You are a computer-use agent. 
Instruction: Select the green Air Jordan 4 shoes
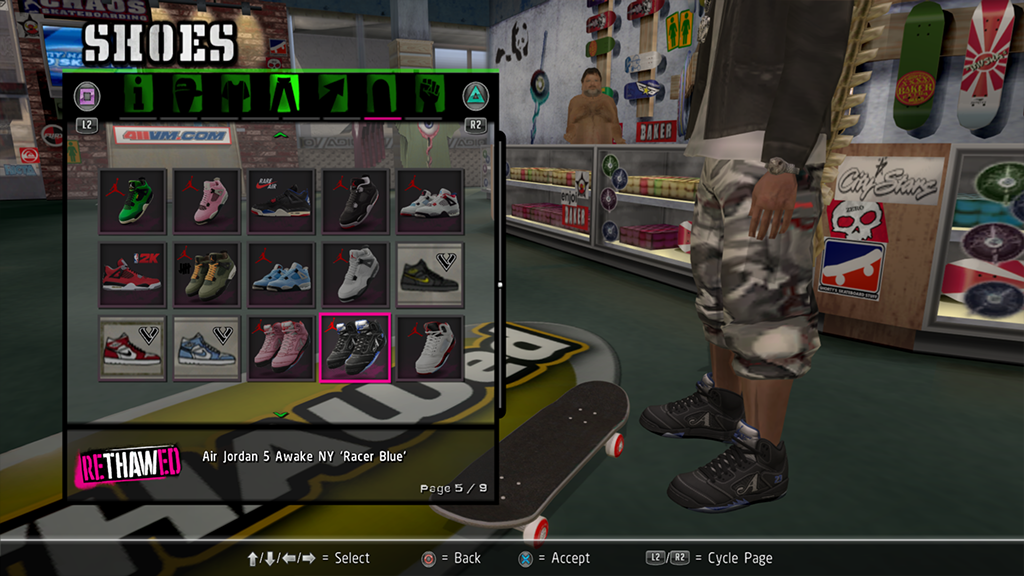coord(133,202)
